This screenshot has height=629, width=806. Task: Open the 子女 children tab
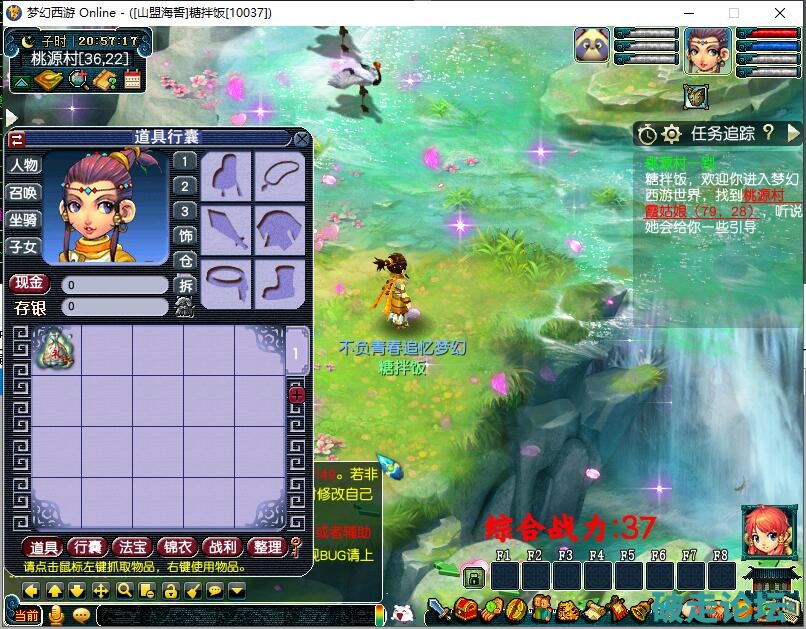pos(24,246)
